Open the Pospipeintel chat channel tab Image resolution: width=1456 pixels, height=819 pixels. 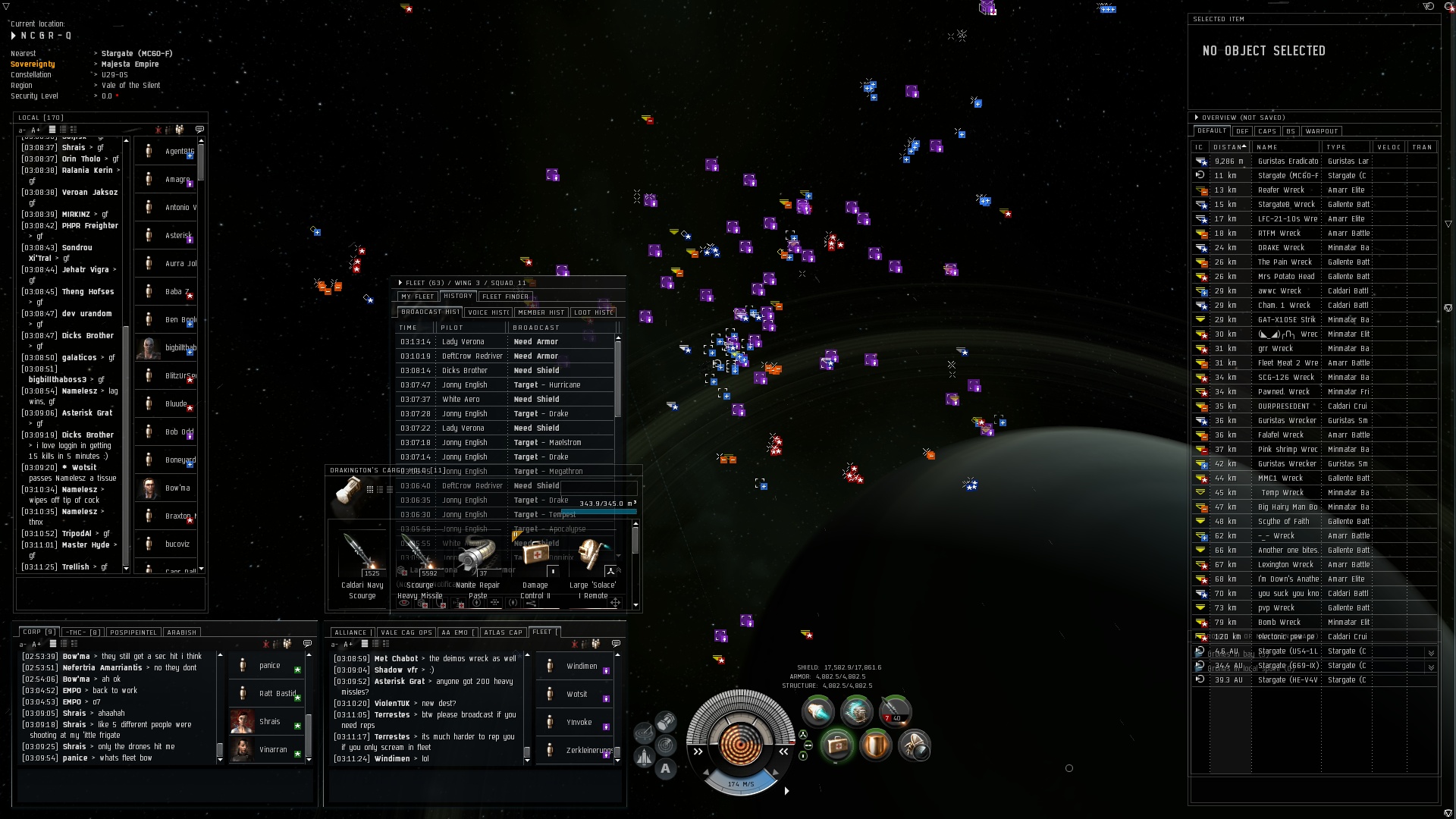(x=133, y=632)
